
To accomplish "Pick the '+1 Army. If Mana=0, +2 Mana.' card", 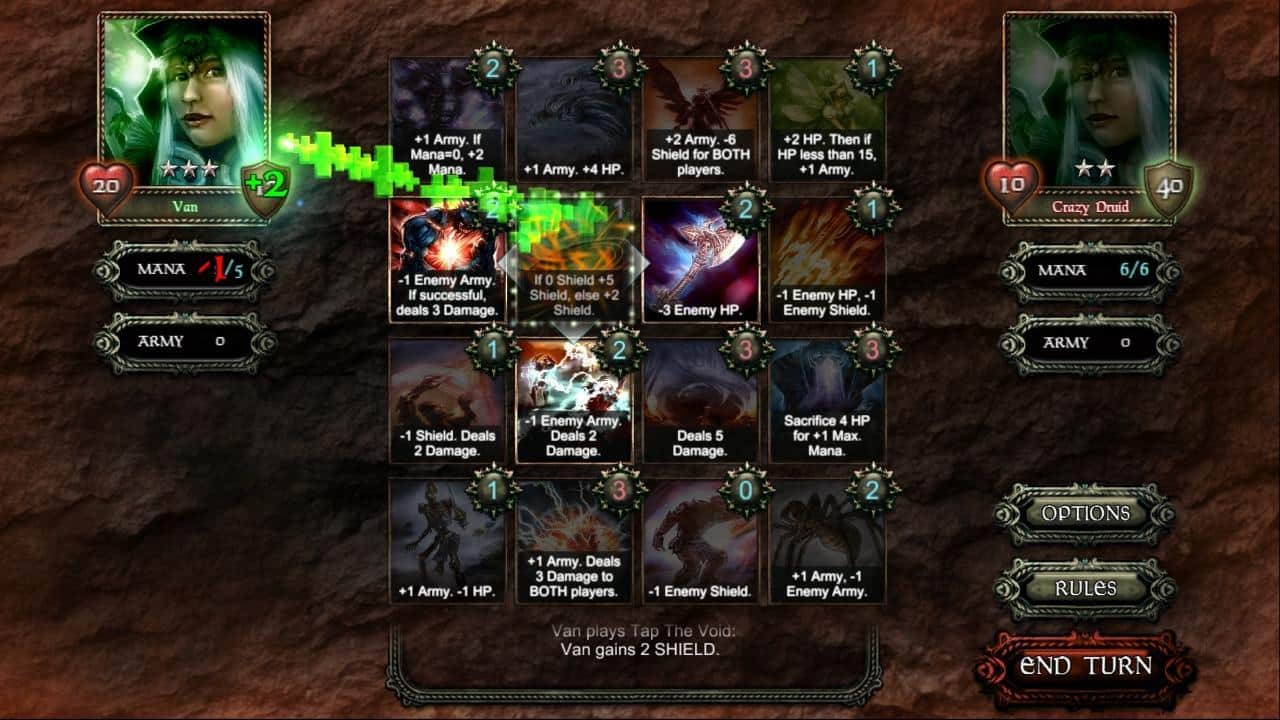I will (446, 120).
